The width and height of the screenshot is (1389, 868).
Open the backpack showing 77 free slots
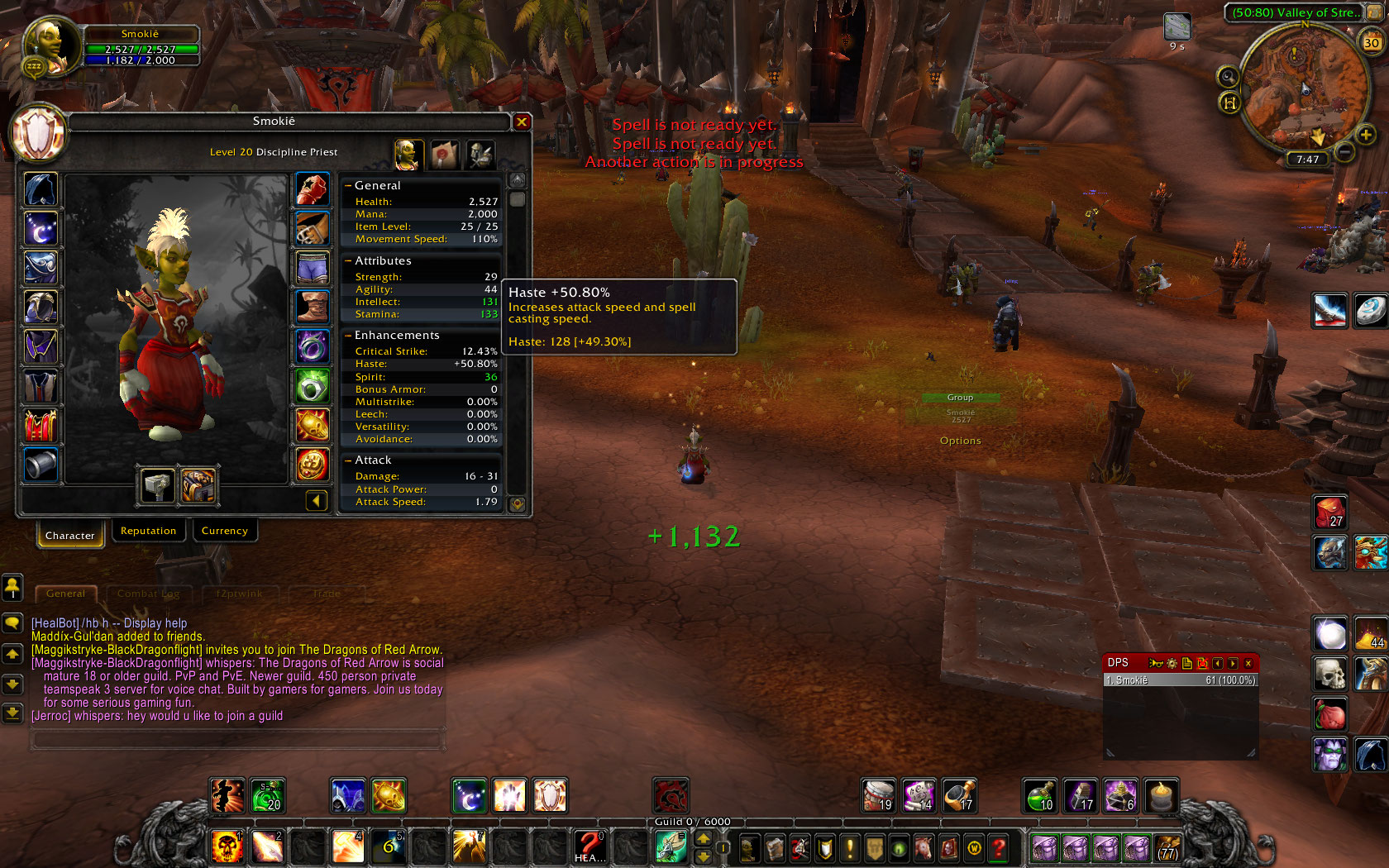pos(1167,848)
